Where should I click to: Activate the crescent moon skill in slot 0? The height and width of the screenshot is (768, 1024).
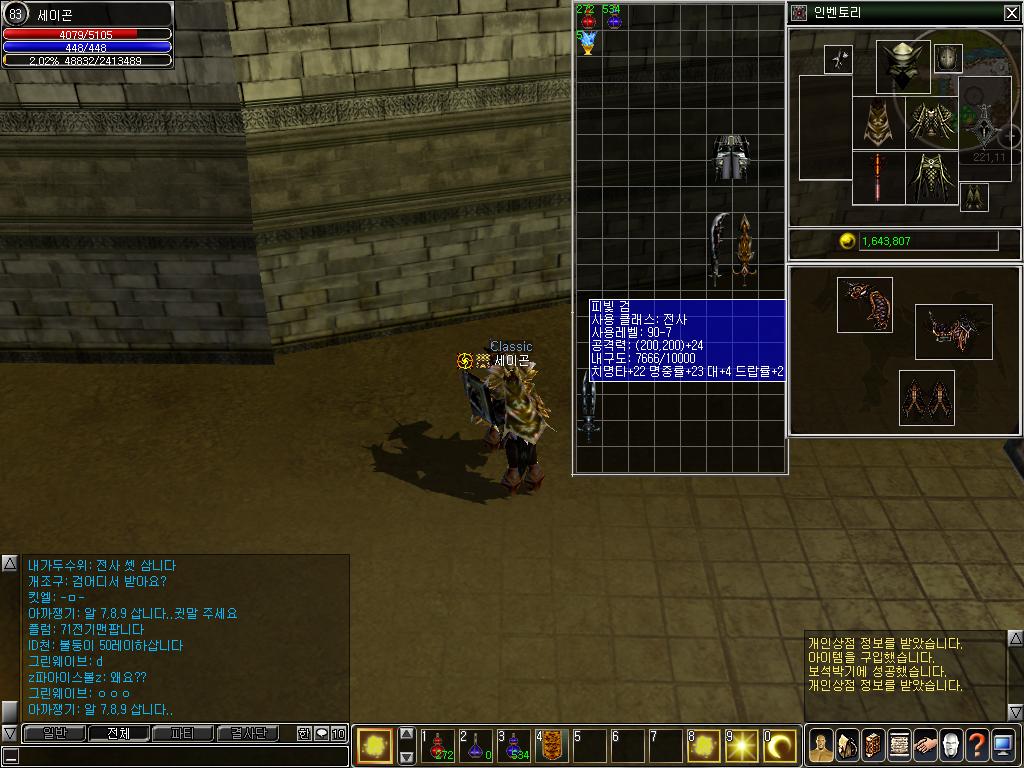point(780,746)
